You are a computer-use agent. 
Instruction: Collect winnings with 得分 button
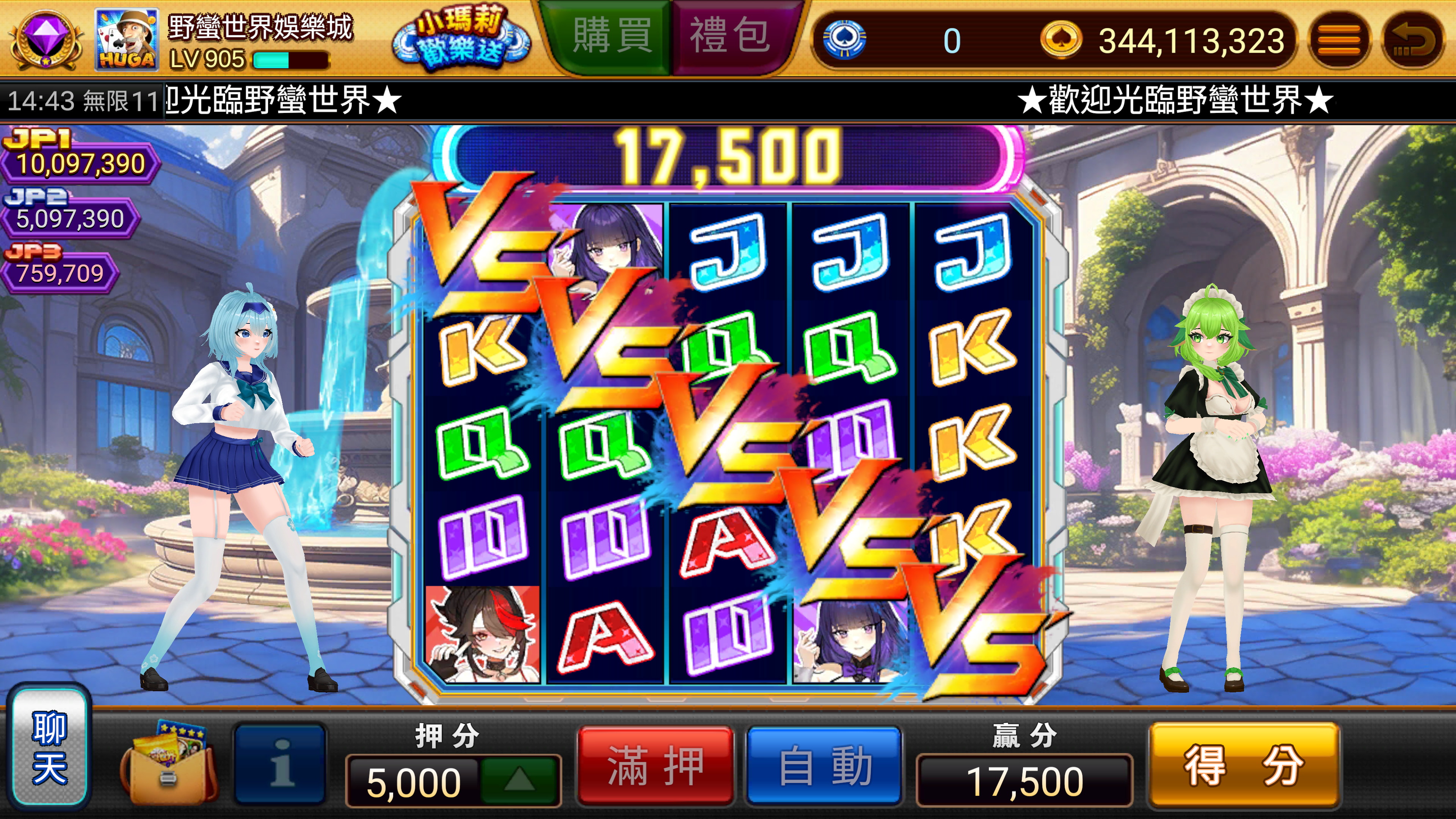(x=1244, y=766)
